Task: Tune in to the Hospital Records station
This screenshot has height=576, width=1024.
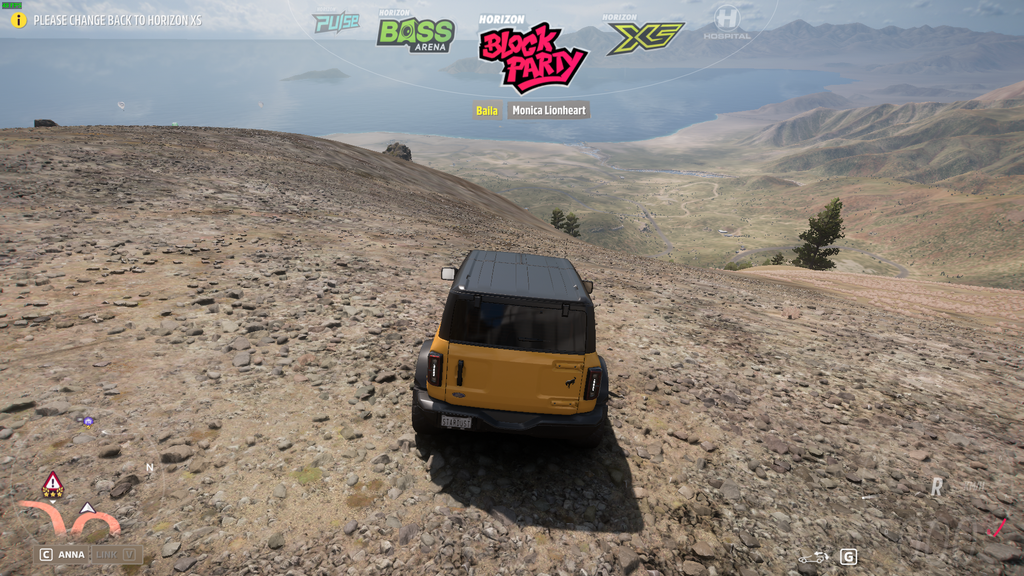Action: coord(726,22)
